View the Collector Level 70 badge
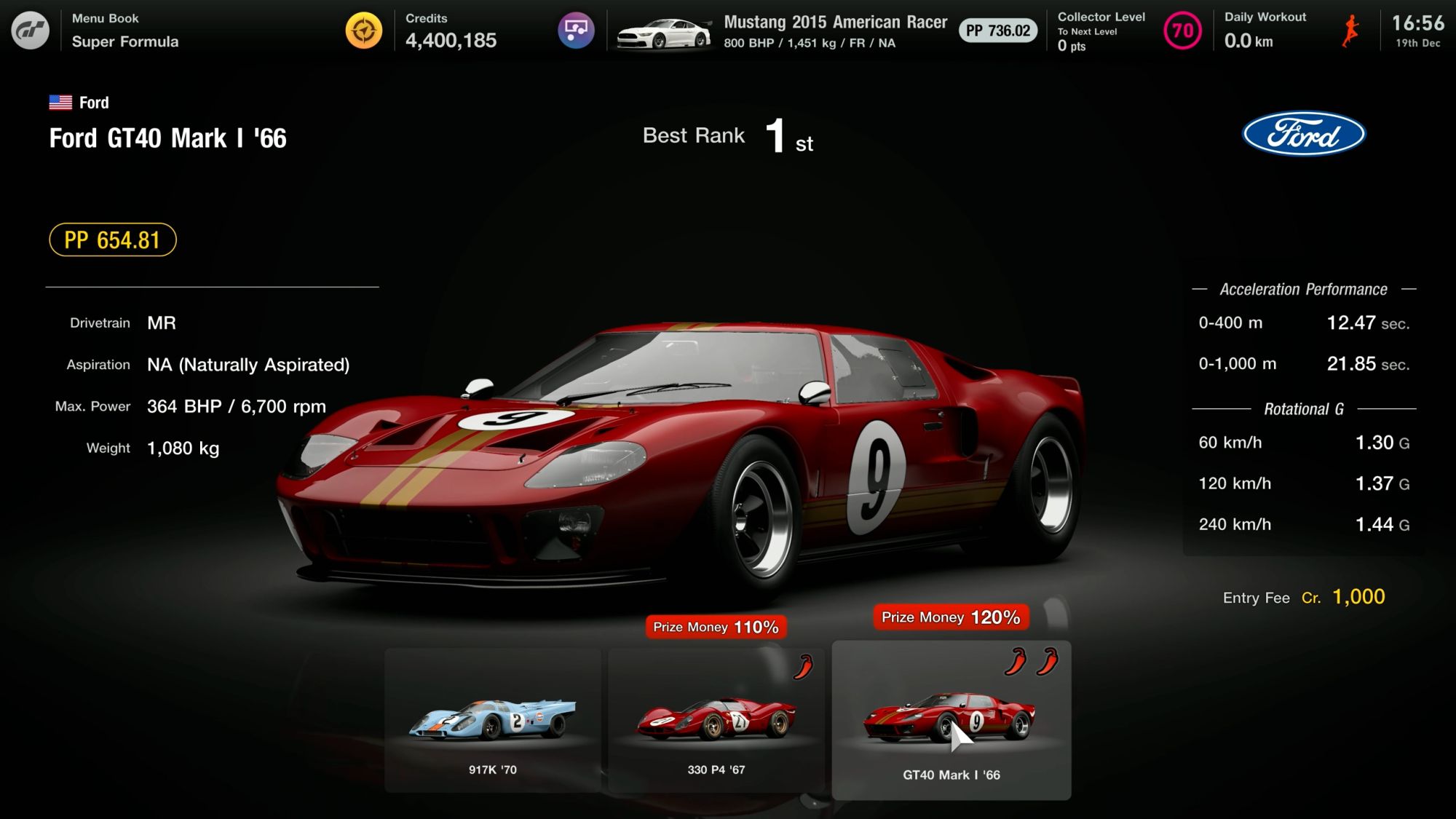This screenshot has height=819, width=1456. click(x=1182, y=31)
